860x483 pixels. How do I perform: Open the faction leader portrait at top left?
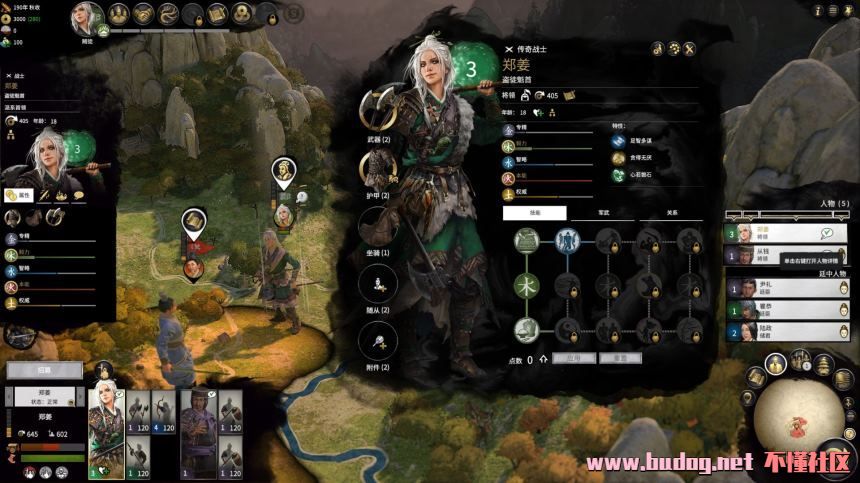click(x=87, y=17)
